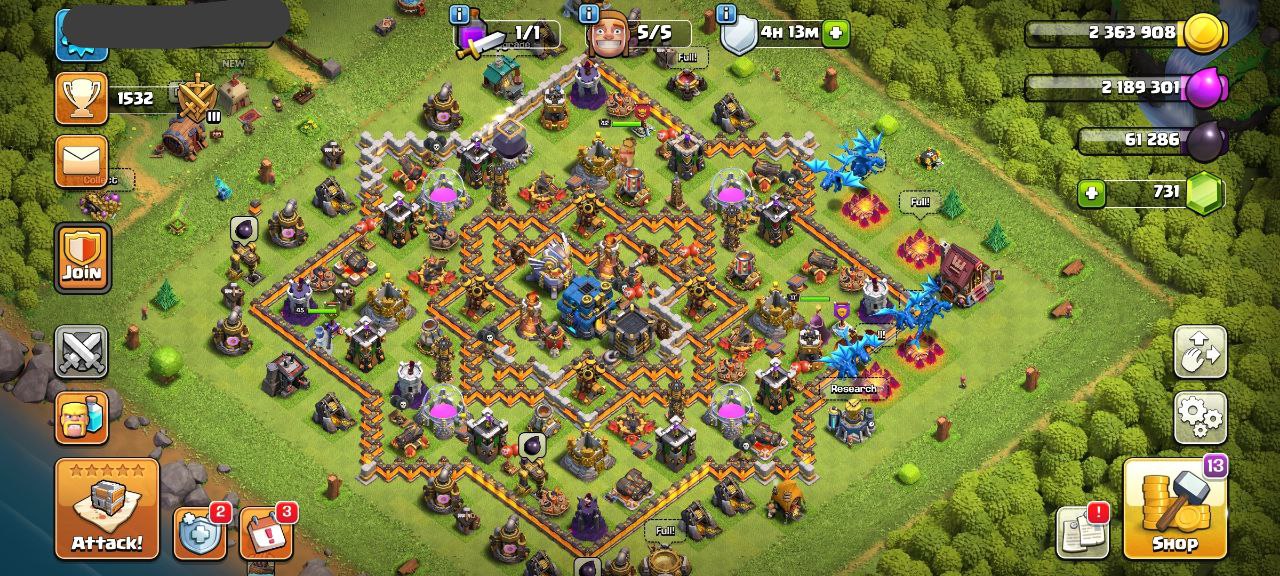Show info for the 5/5 builders

(x=590, y=14)
